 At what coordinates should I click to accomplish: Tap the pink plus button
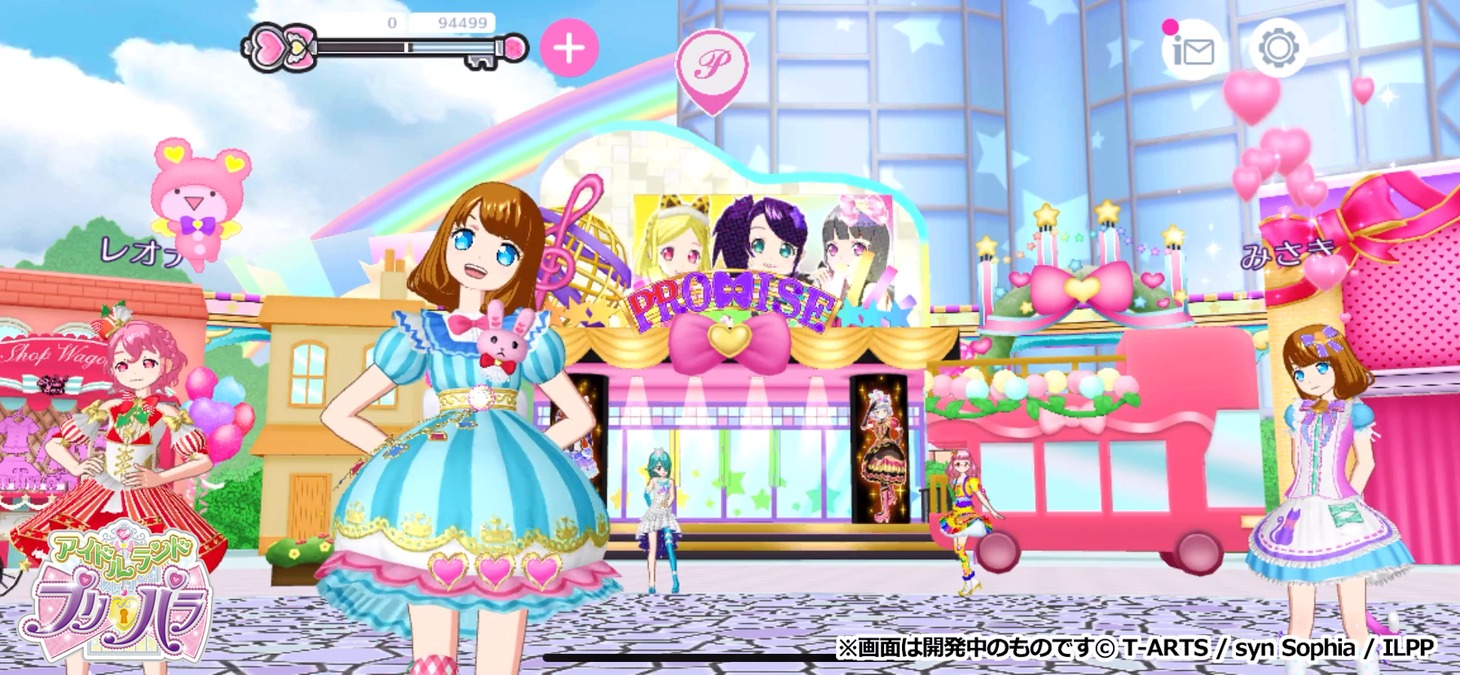(x=569, y=48)
